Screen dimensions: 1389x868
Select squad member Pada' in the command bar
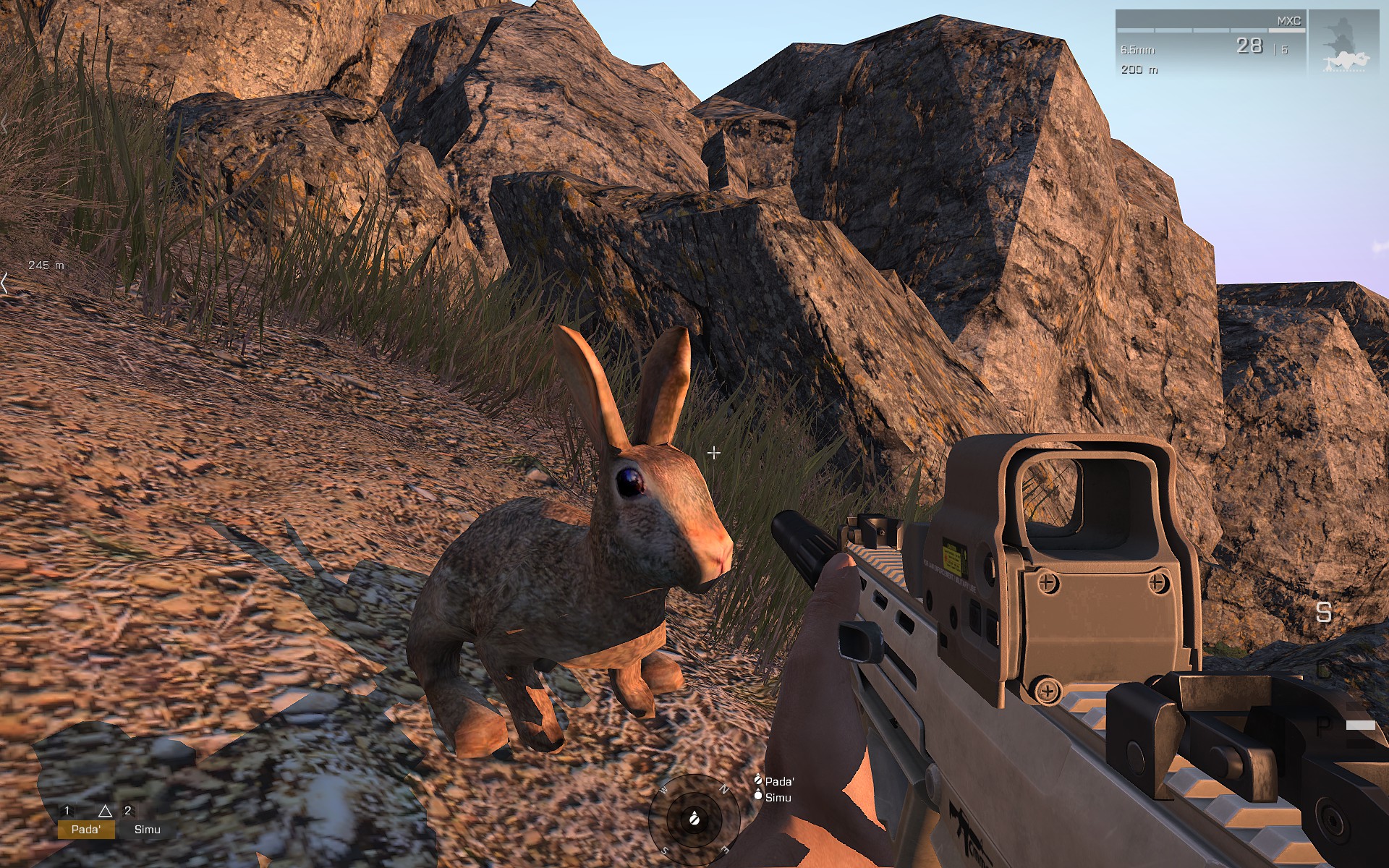coord(86,829)
